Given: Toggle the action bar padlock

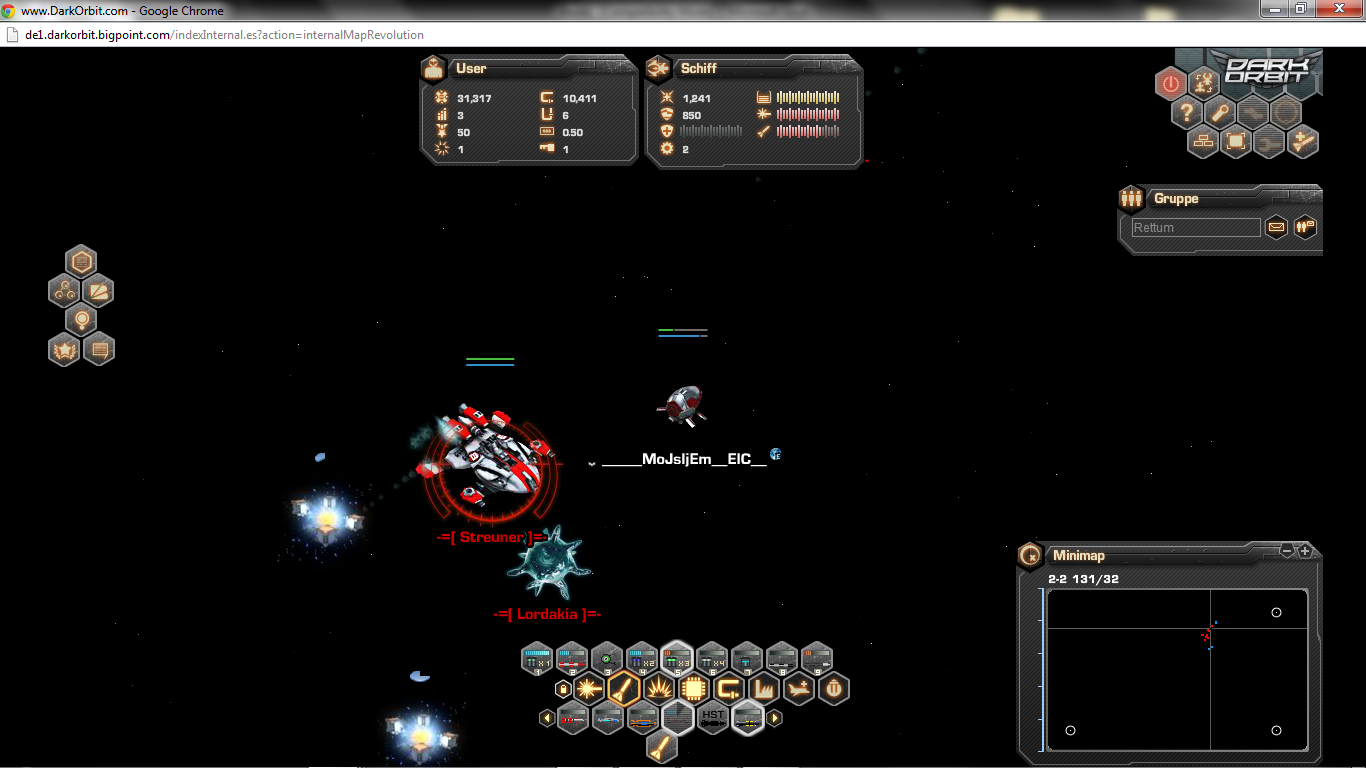Looking at the screenshot, I should pos(563,689).
